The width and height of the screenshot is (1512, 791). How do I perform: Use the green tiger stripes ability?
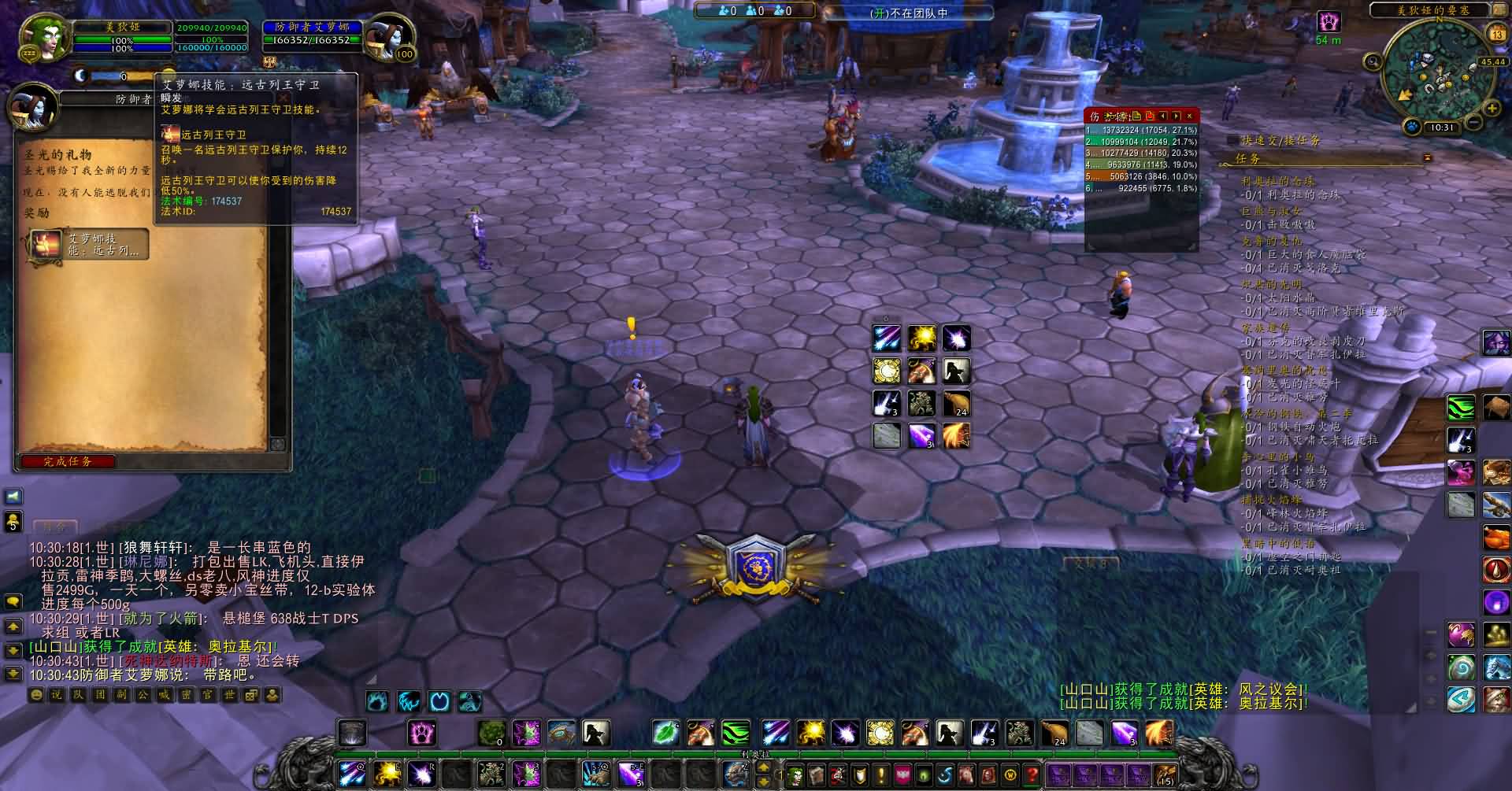pyautogui.click(x=736, y=734)
